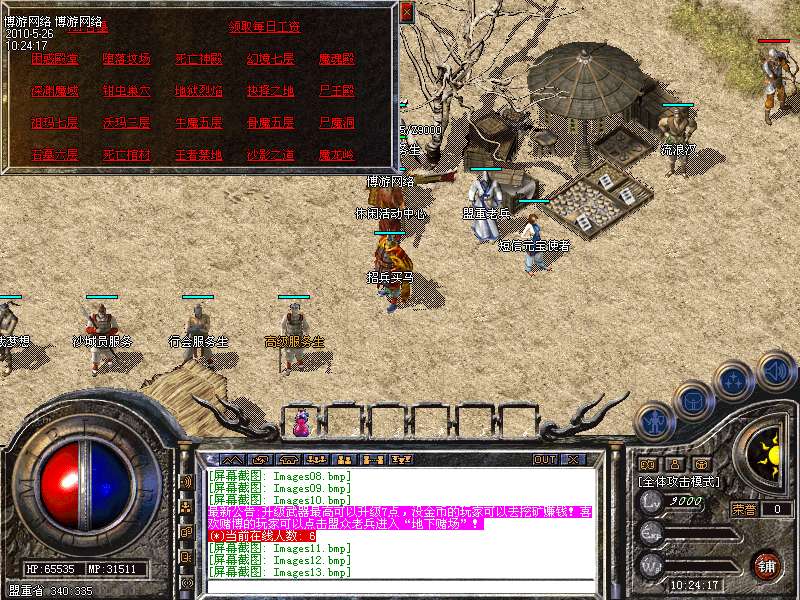This screenshot has height=600, width=800.
Task: Teleport to 困惑殿堂
Action: click(x=54, y=59)
